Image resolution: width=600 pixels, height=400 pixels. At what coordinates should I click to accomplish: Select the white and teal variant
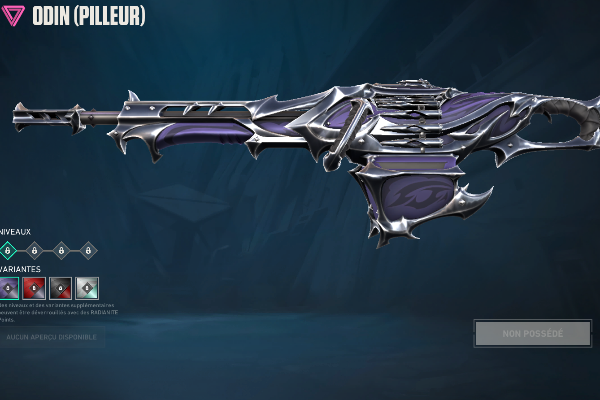point(87,287)
